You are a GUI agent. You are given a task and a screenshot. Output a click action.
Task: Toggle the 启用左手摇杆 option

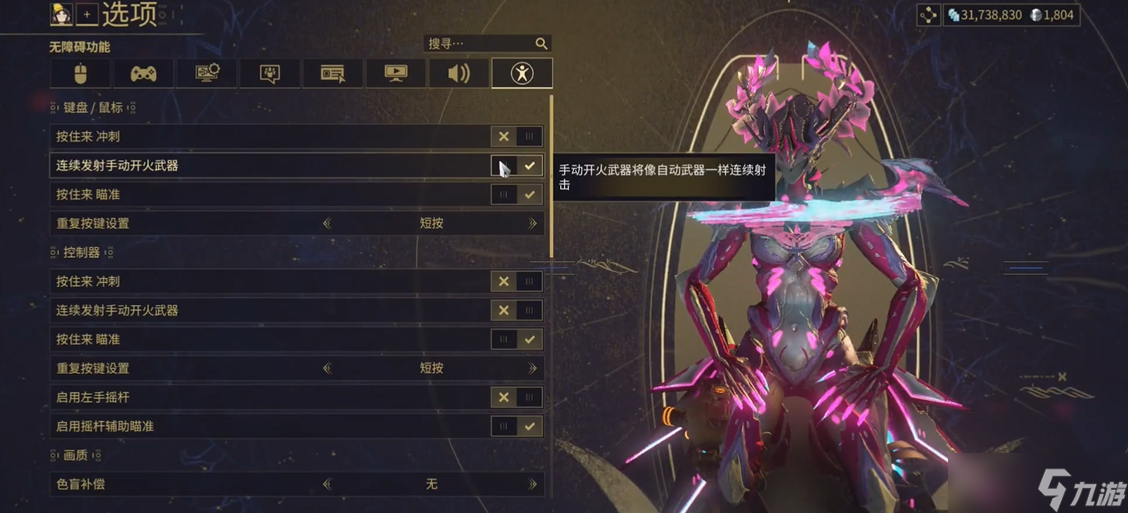(516, 398)
